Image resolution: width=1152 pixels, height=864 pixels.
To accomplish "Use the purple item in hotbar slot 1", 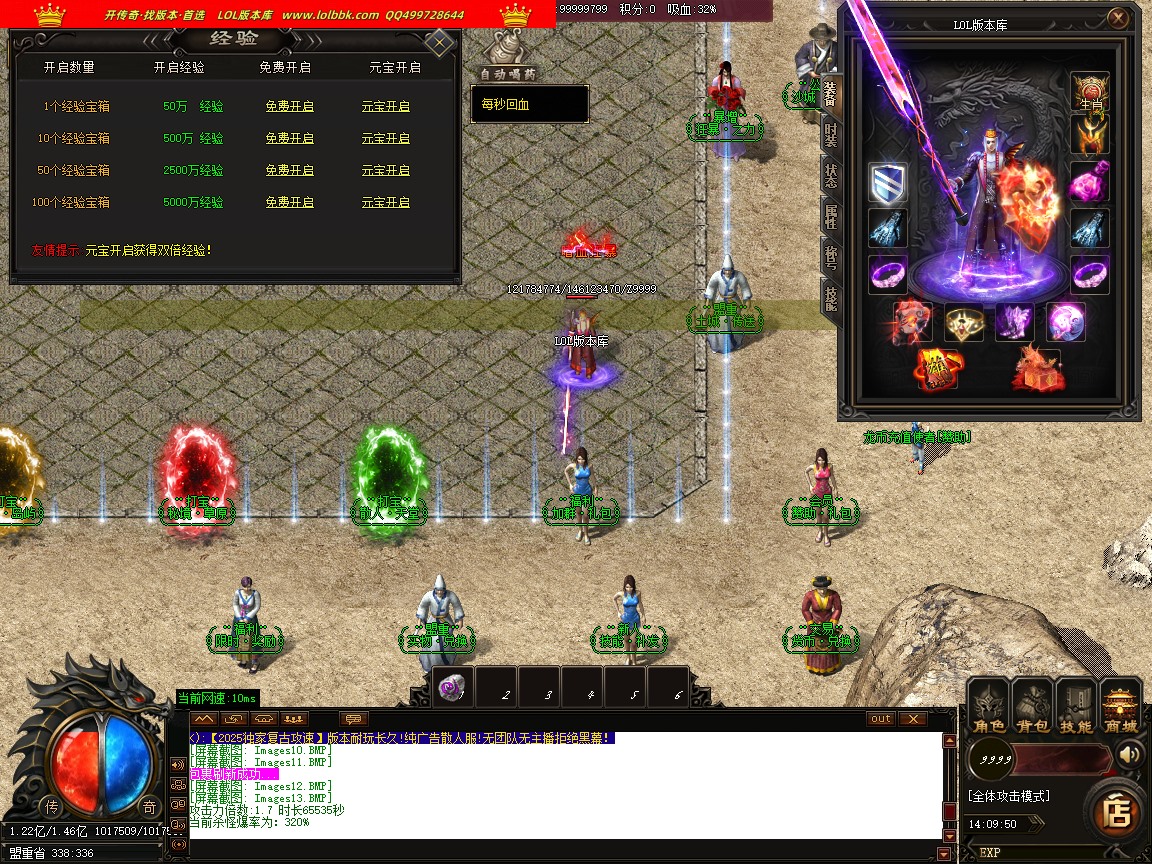I will (x=453, y=688).
